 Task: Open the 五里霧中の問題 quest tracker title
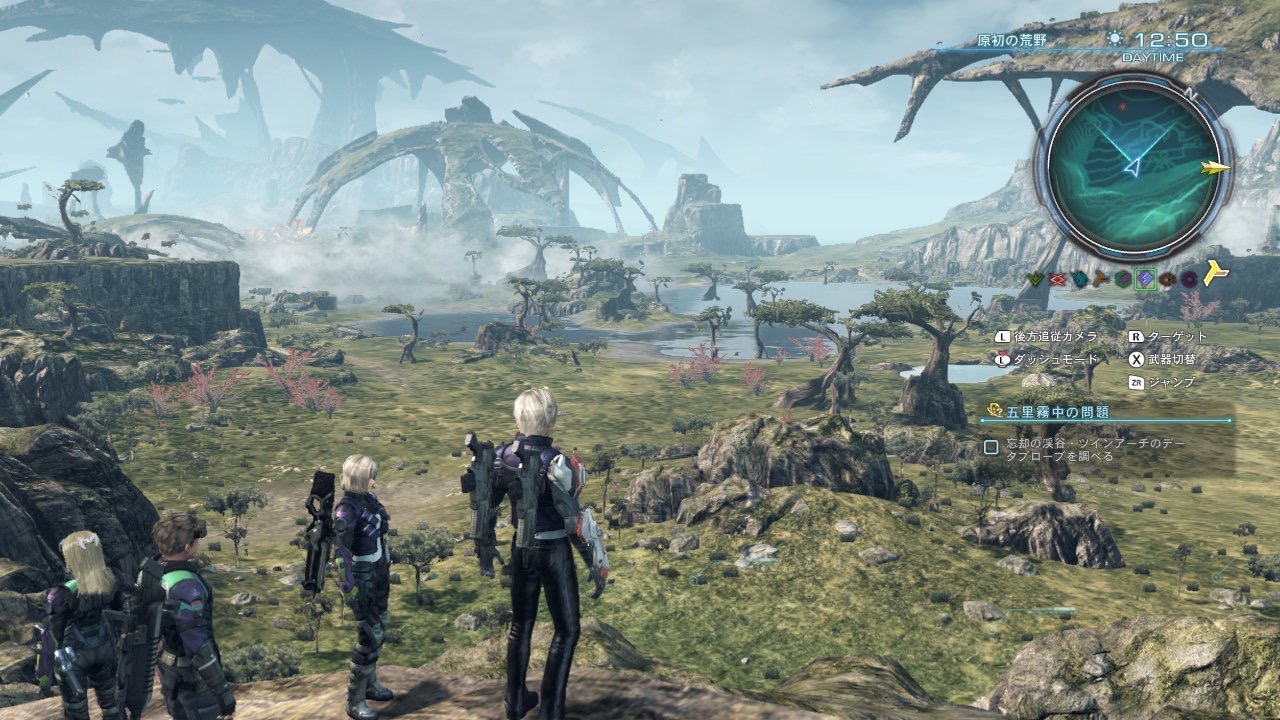point(1060,411)
